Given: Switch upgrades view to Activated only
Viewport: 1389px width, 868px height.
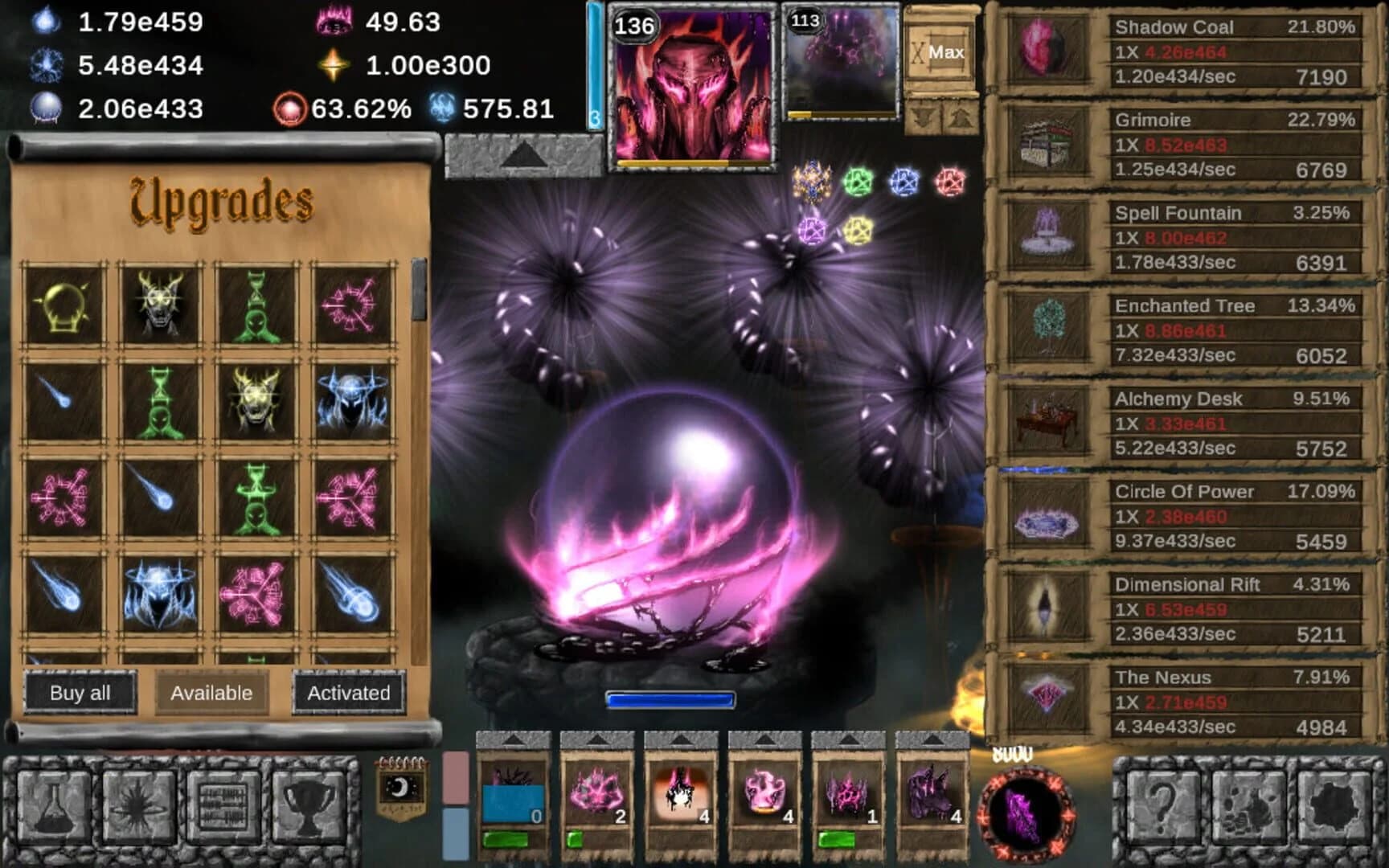Looking at the screenshot, I should pyautogui.click(x=350, y=692).
